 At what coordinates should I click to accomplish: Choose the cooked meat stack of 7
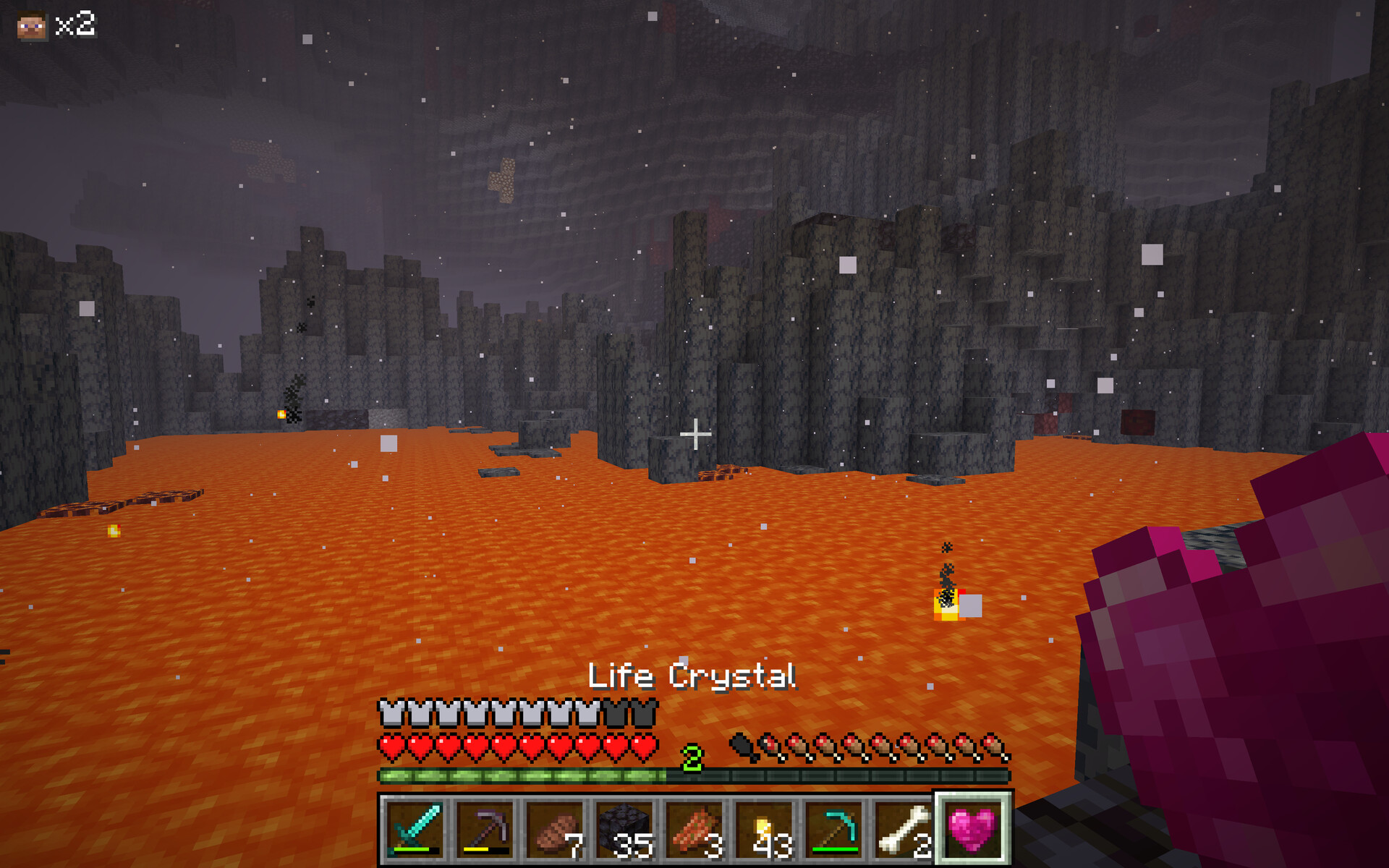555,828
